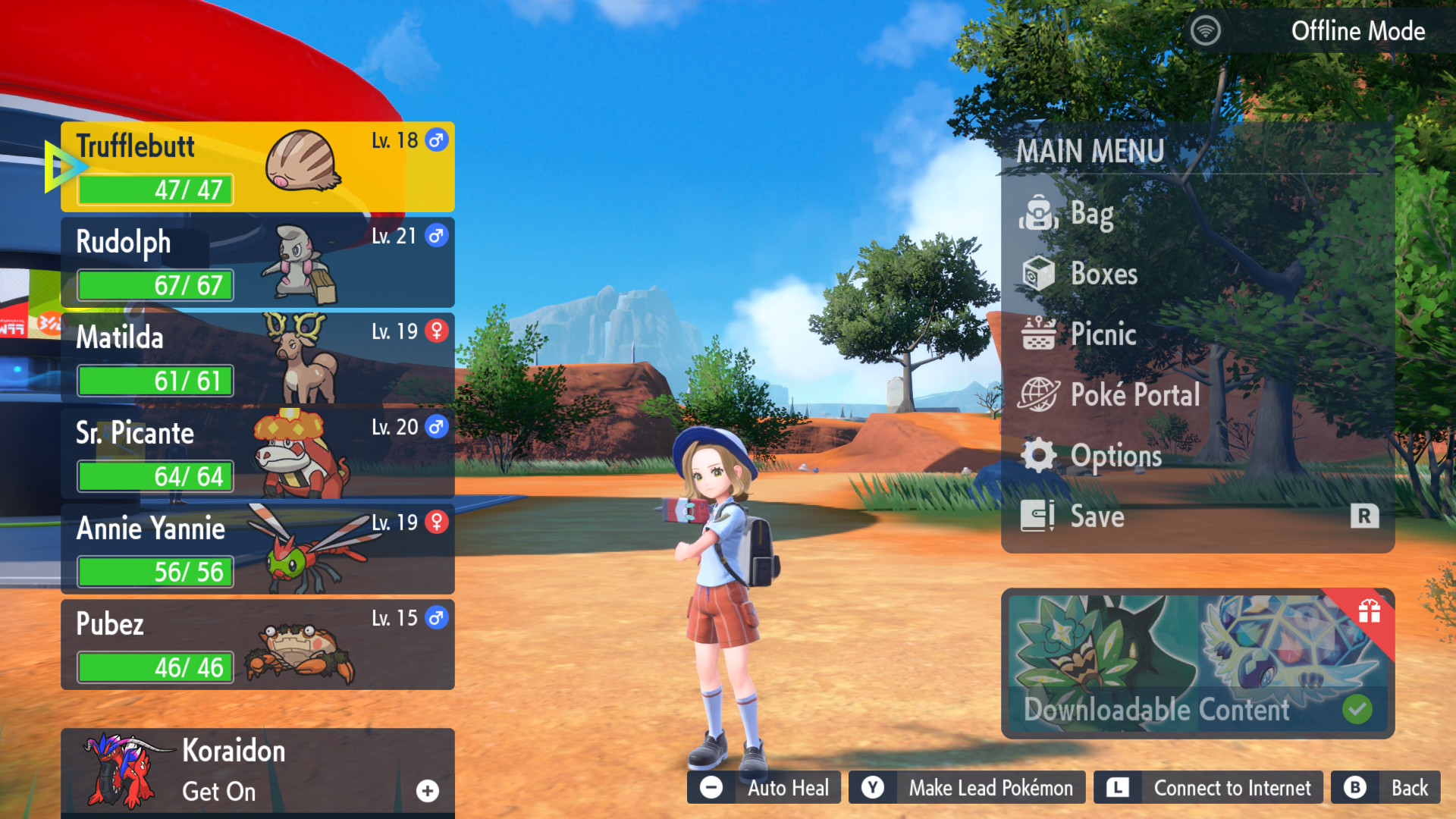Image resolution: width=1456 pixels, height=819 pixels.
Task: Open the Boxes menu entry
Action: coord(1103,274)
